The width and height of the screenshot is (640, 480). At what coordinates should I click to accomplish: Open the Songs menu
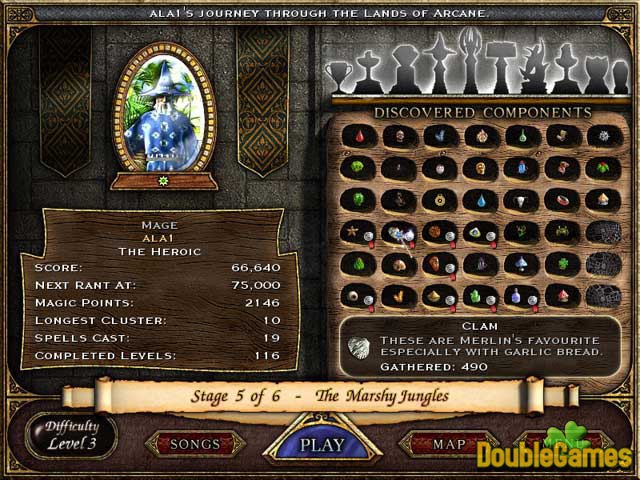click(195, 443)
